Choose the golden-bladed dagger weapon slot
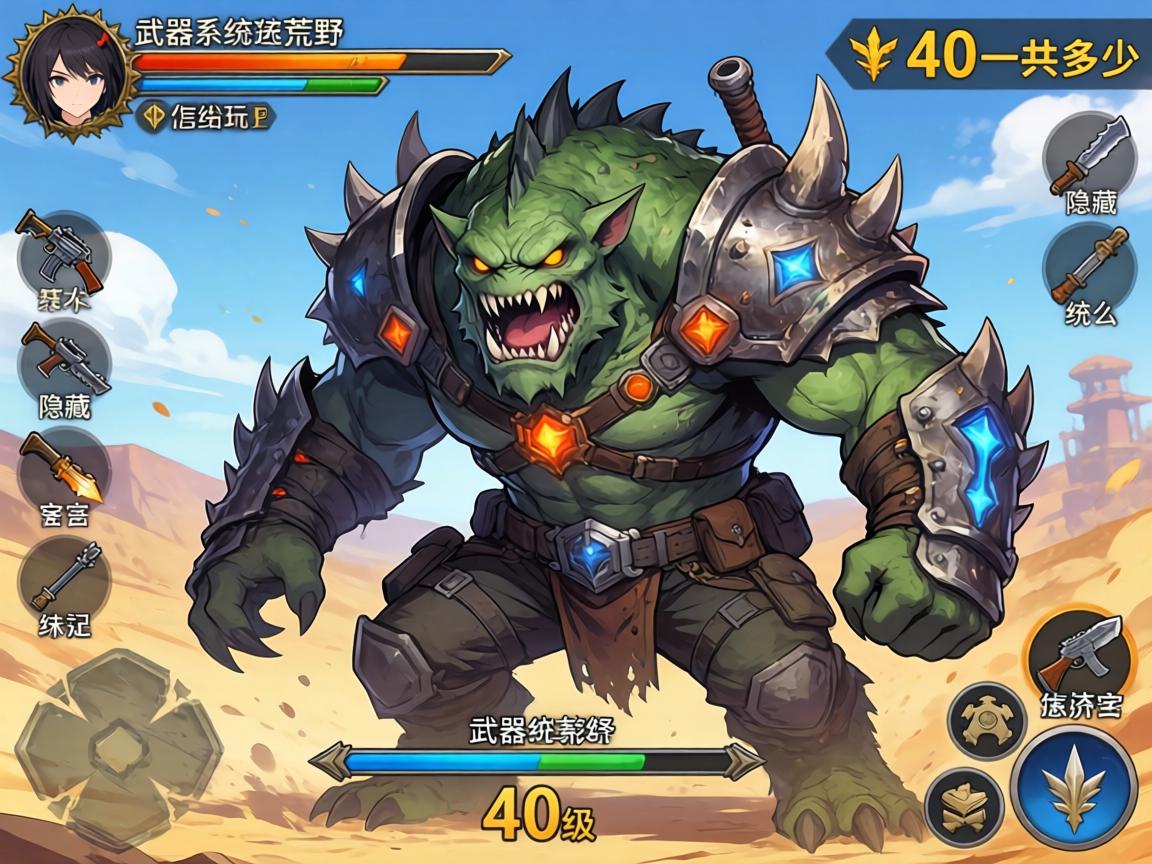This screenshot has width=1152, height=864. click(64, 469)
